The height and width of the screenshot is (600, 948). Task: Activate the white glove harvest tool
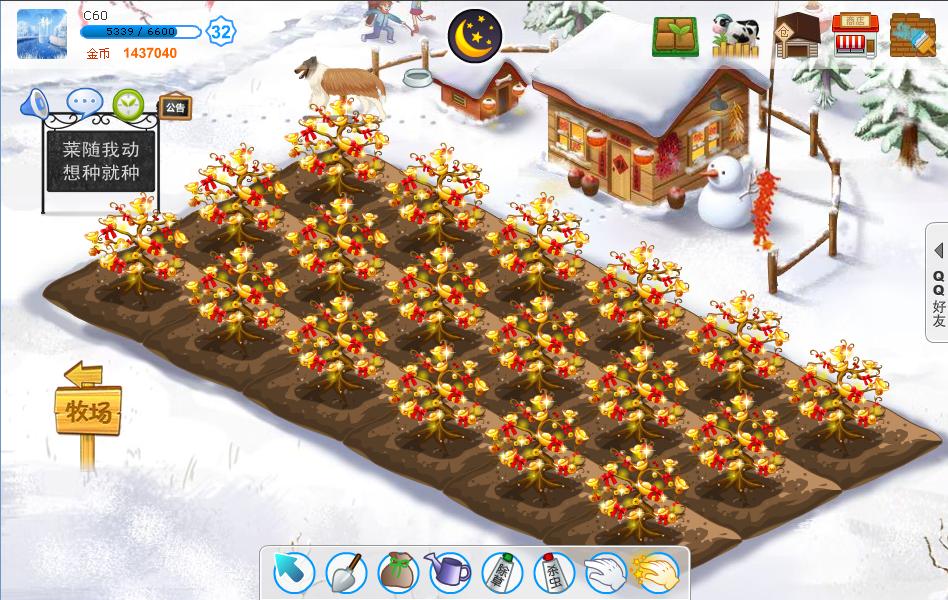pyautogui.click(x=605, y=572)
